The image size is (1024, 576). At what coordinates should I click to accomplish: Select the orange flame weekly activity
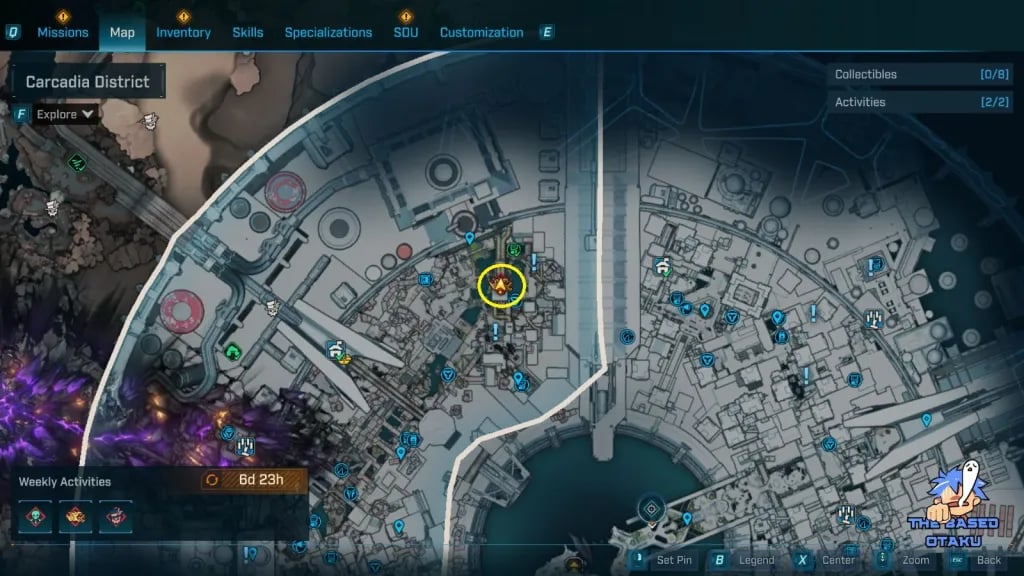coord(76,516)
